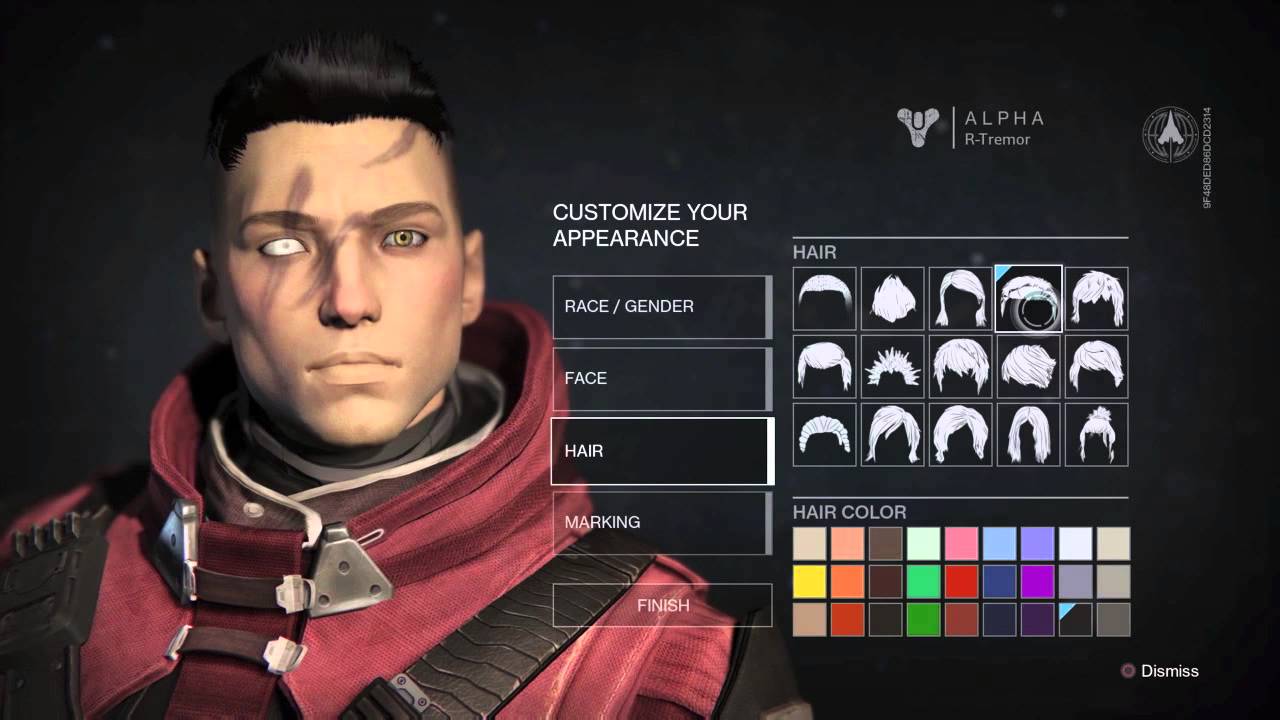The image size is (1280, 720).
Task: Open the Marking options
Action: 661,522
